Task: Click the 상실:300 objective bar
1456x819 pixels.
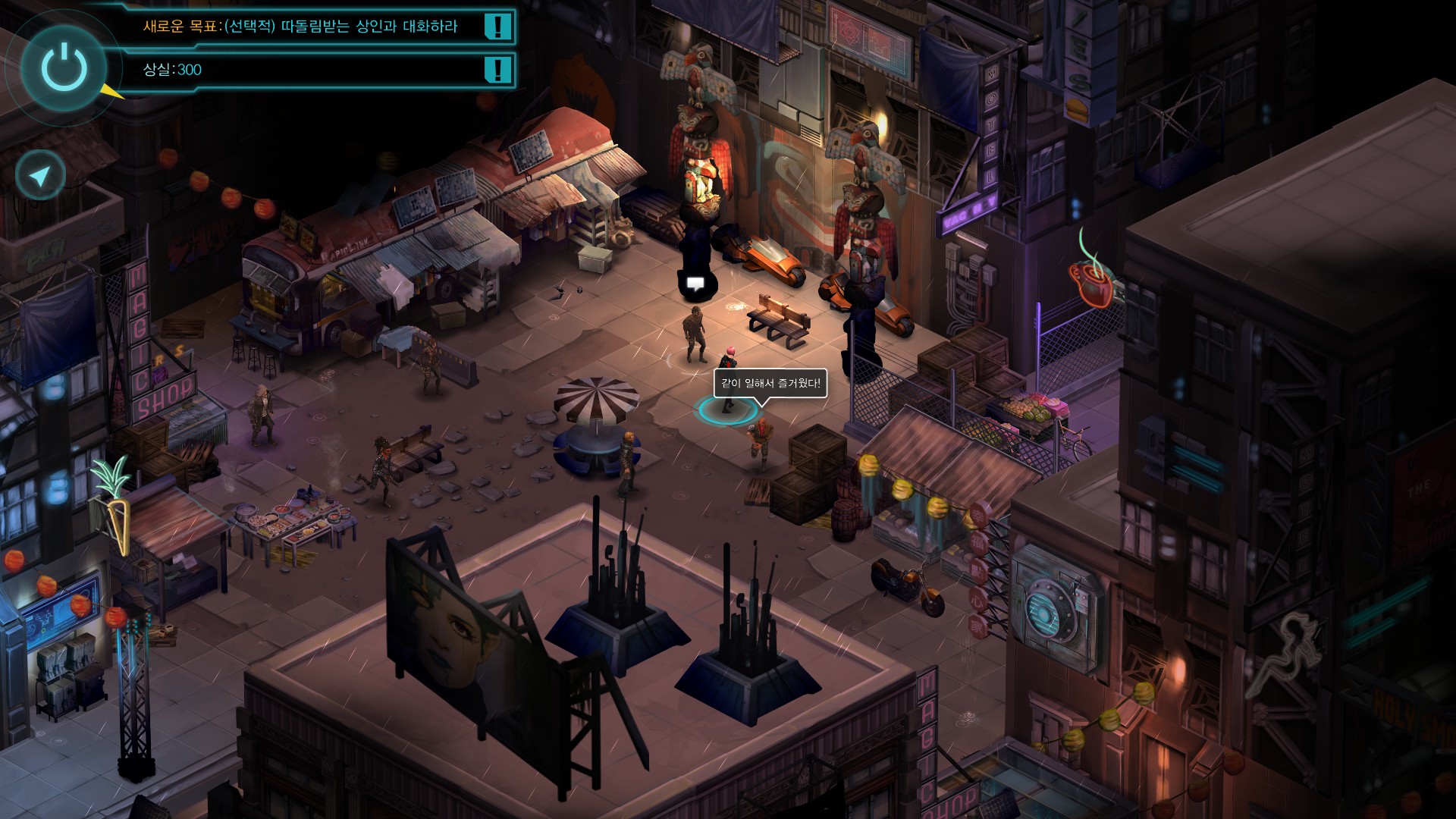Action: (x=318, y=70)
